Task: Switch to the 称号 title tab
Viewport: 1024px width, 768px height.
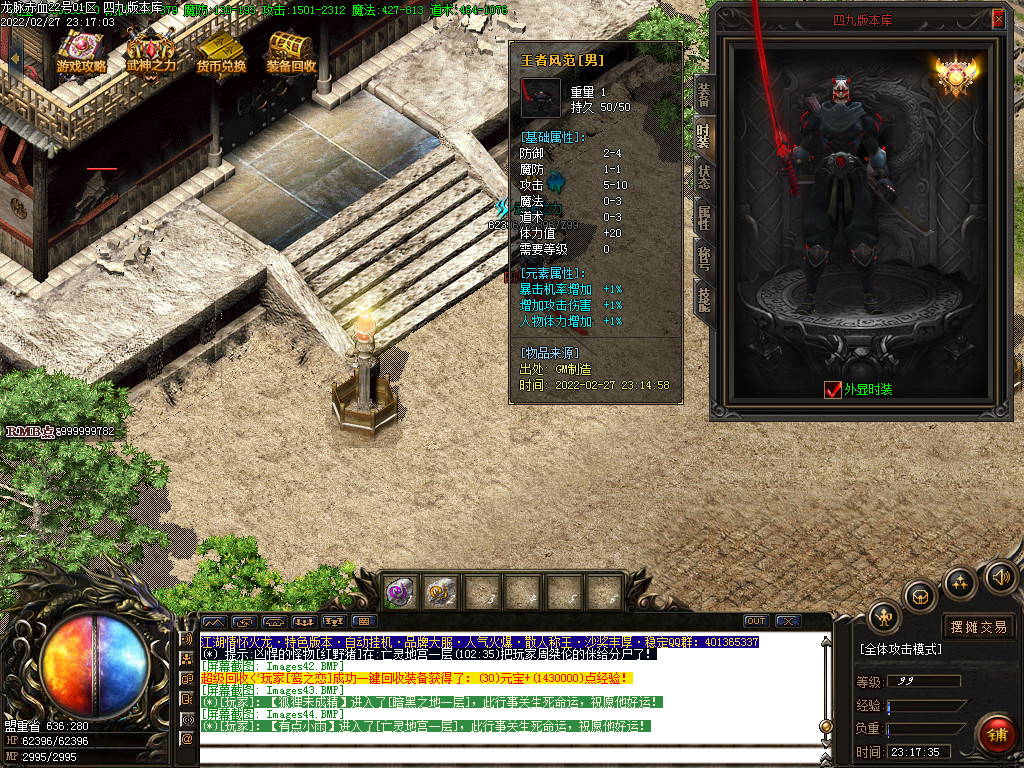Action: coord(704,259)
